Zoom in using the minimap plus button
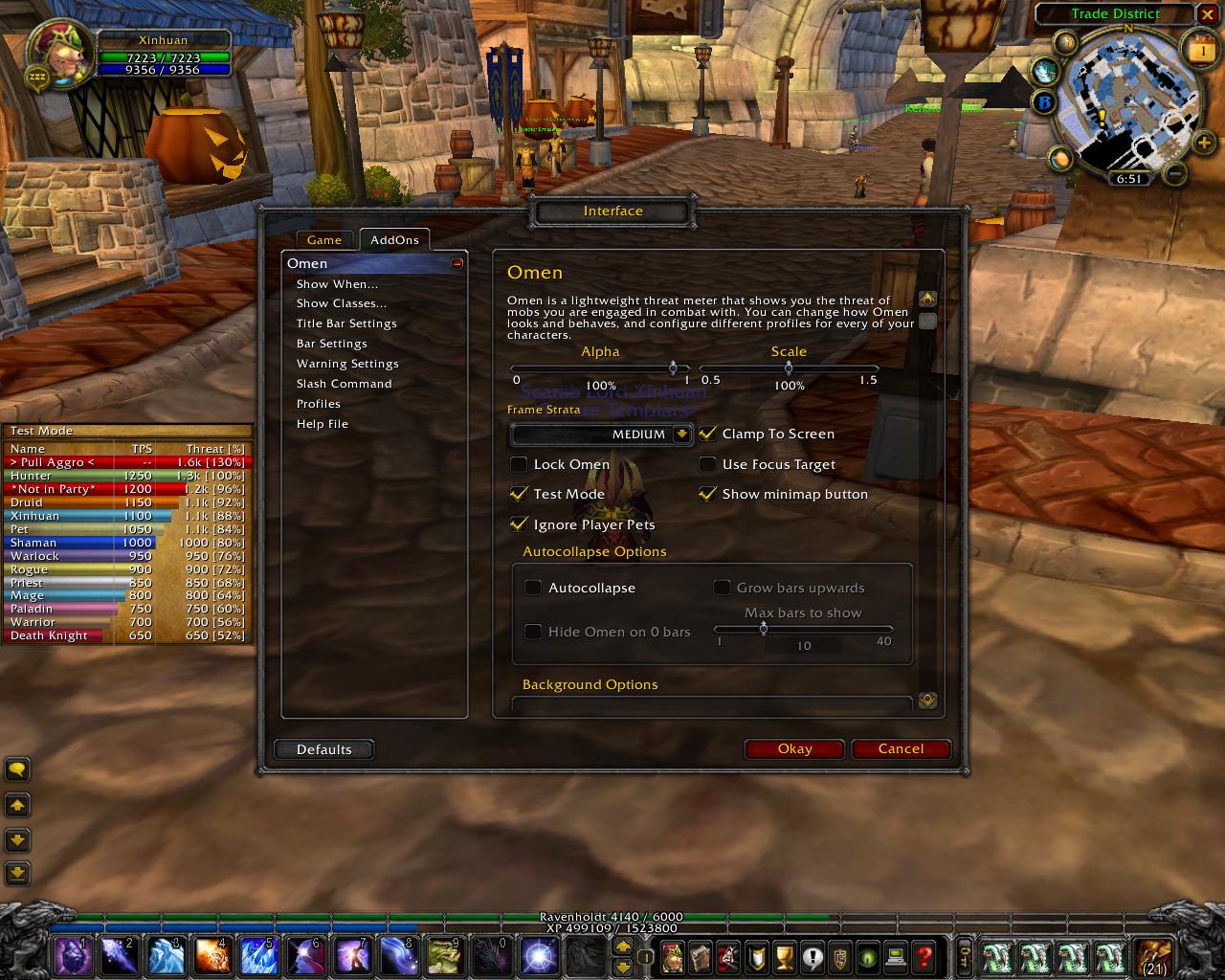Screen dimensions: 1225x980 point(1203,145)
